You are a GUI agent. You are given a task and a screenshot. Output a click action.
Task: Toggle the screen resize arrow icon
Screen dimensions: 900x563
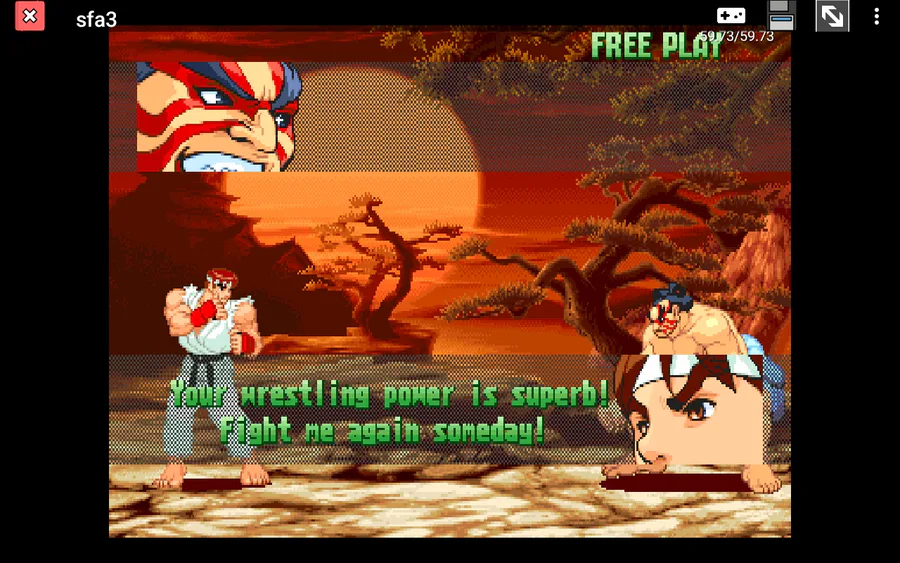pos(832,16)
